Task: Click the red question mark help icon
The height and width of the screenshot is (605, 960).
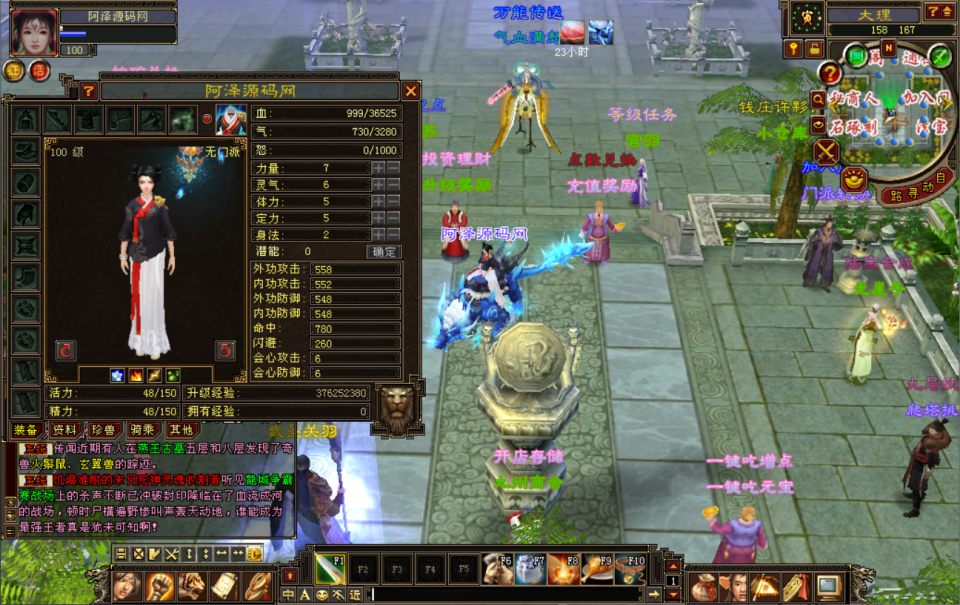Action: [x=829, y=72]
